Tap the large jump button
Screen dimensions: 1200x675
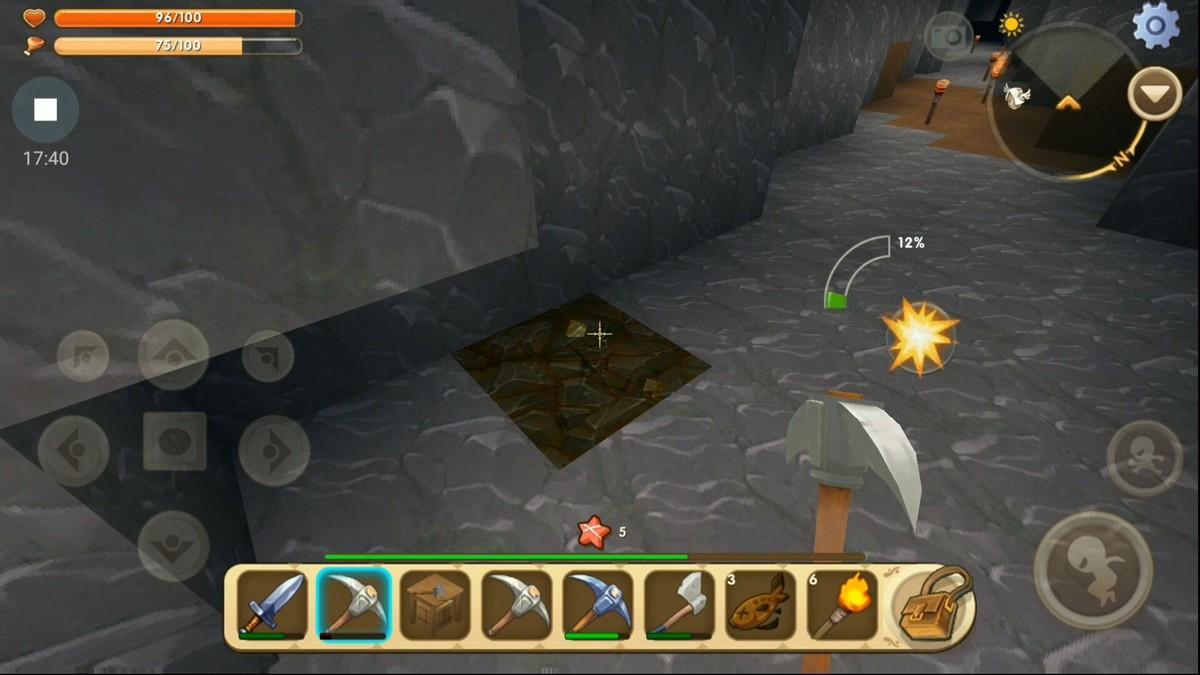point(1092,570)
